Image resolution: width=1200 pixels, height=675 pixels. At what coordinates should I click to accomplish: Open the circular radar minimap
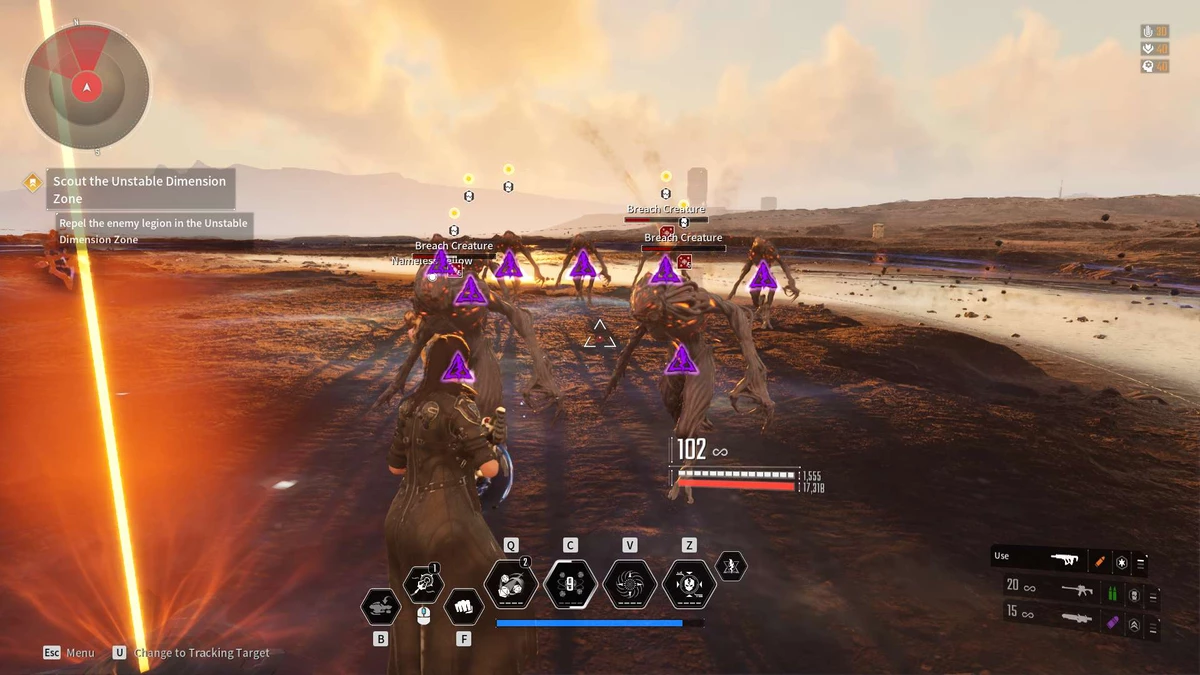tap(87, 88)
